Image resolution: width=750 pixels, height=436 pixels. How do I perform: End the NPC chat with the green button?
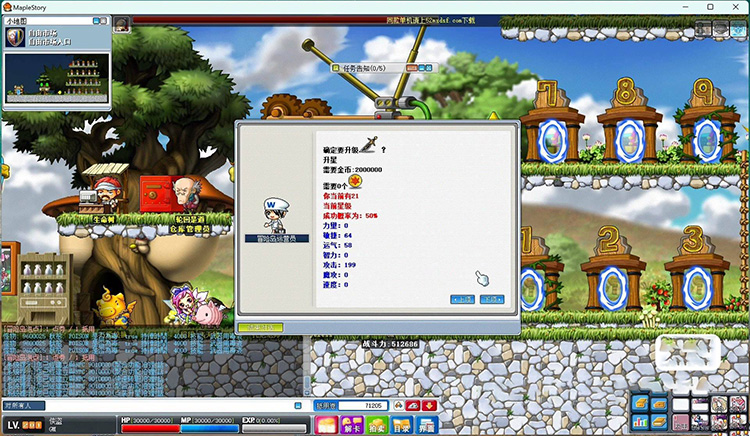pos(262,326)
